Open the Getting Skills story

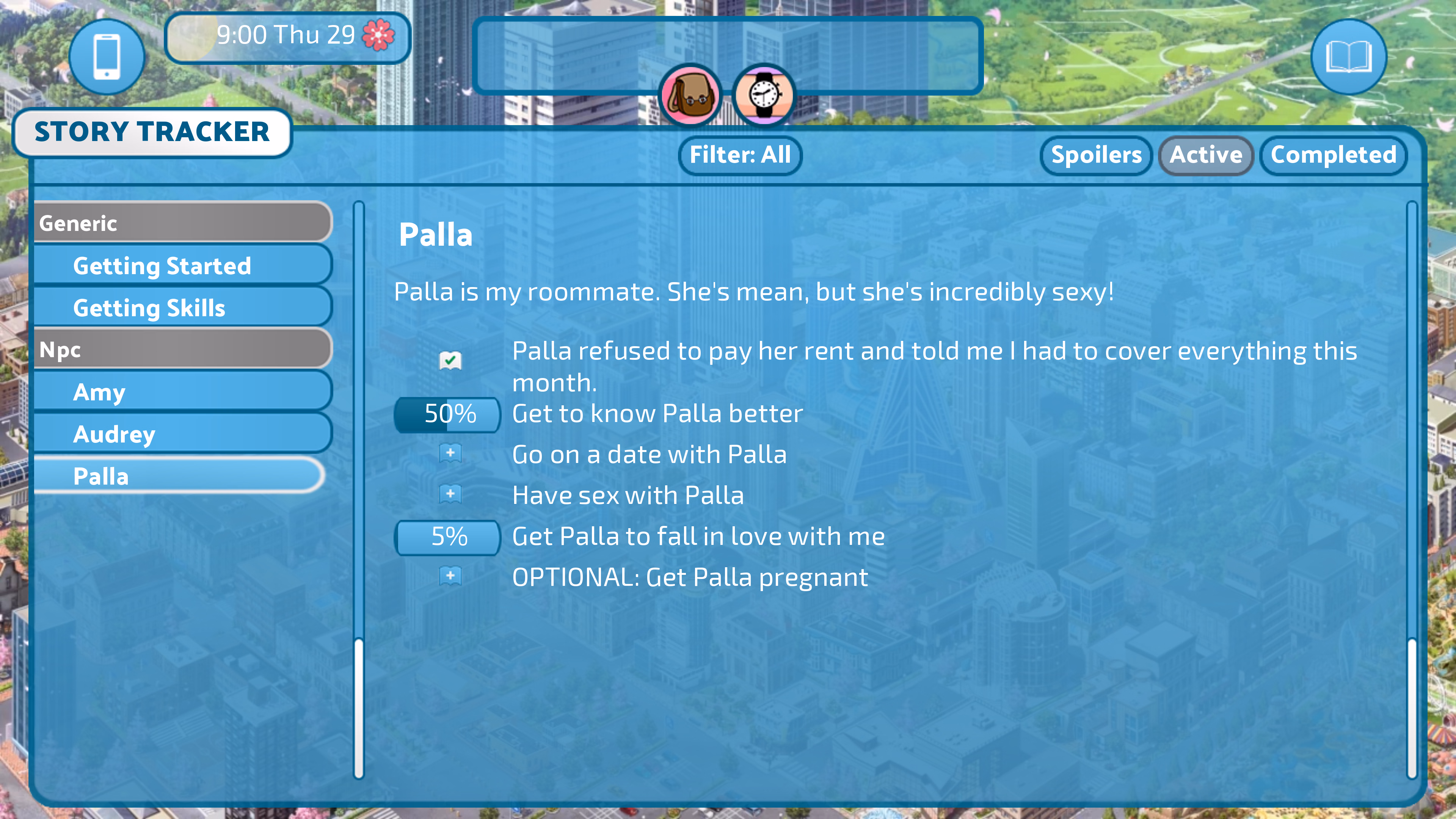tap(182, 308)
